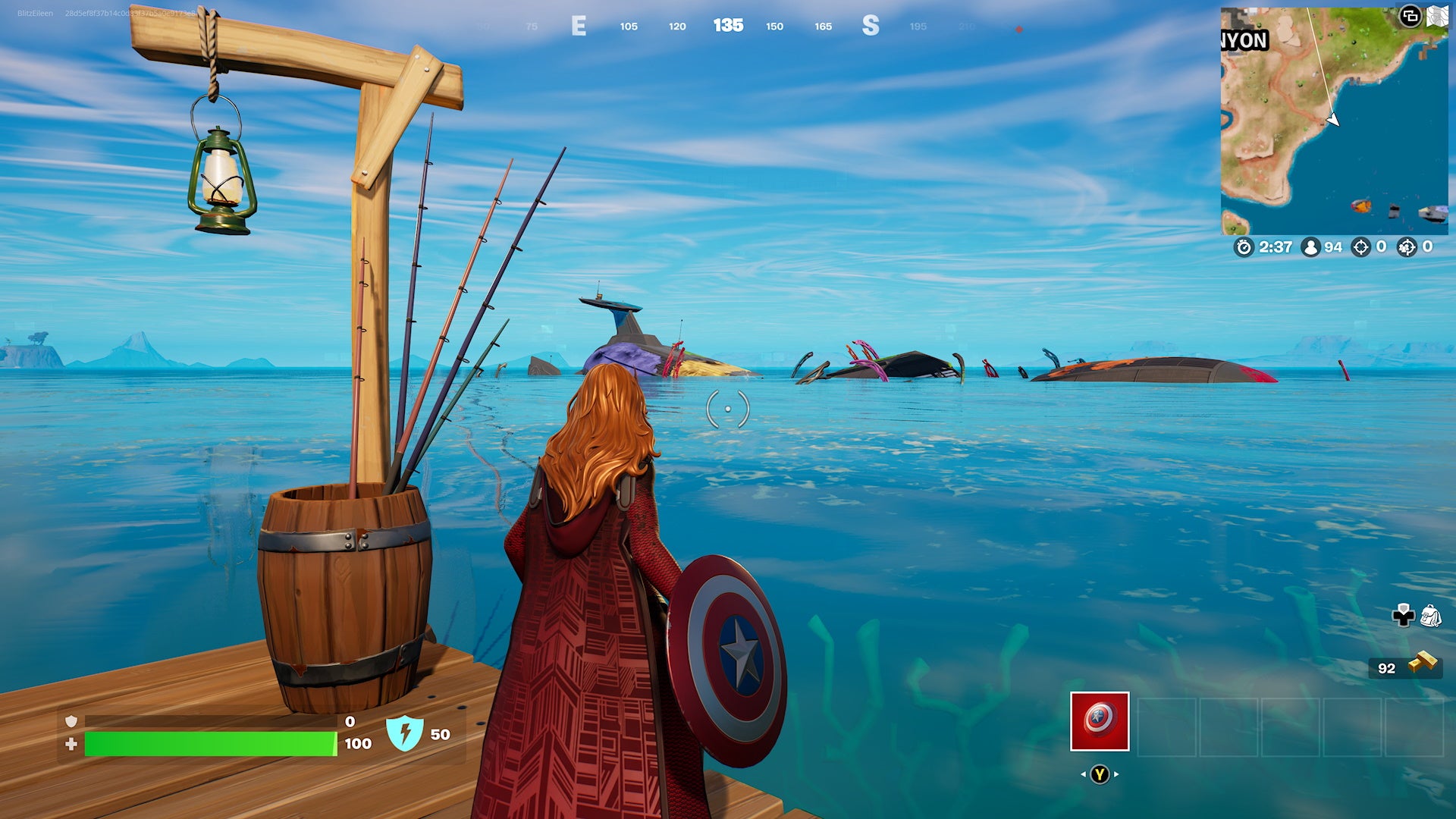This screenshot has width=1456, height=819.
Task: Click the gold bars currency icon
Action: (1423, 664)
